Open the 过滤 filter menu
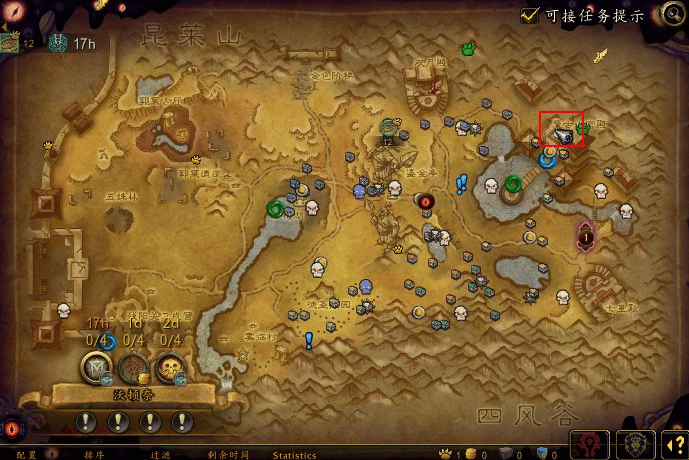 pyautogui.click(x=160, y=454)
